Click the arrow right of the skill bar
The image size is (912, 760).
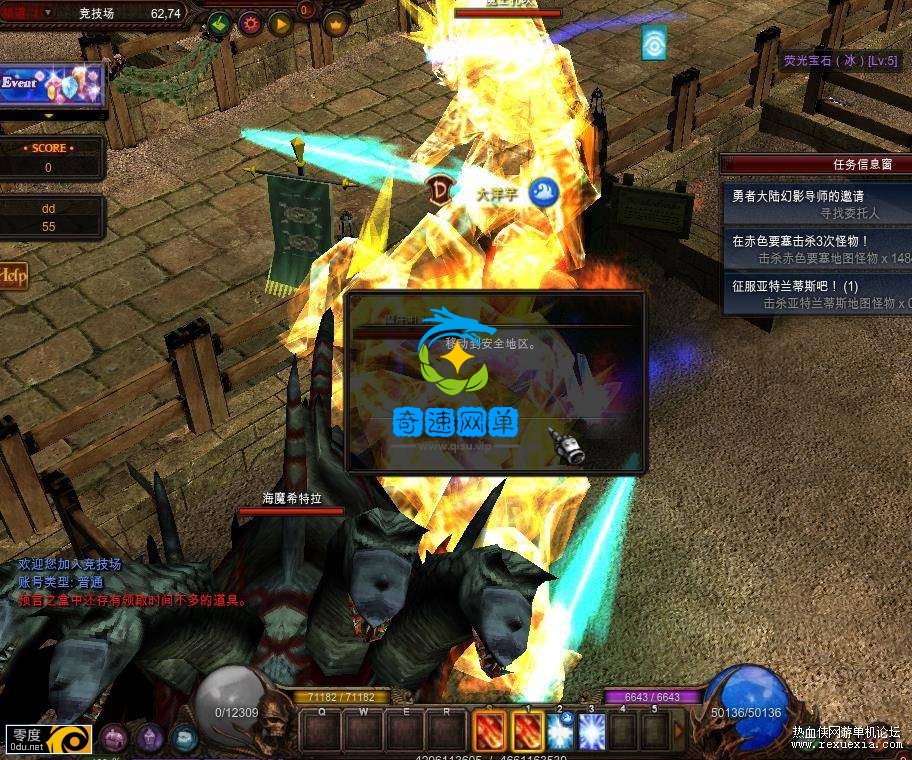click(x=679, y=732)
